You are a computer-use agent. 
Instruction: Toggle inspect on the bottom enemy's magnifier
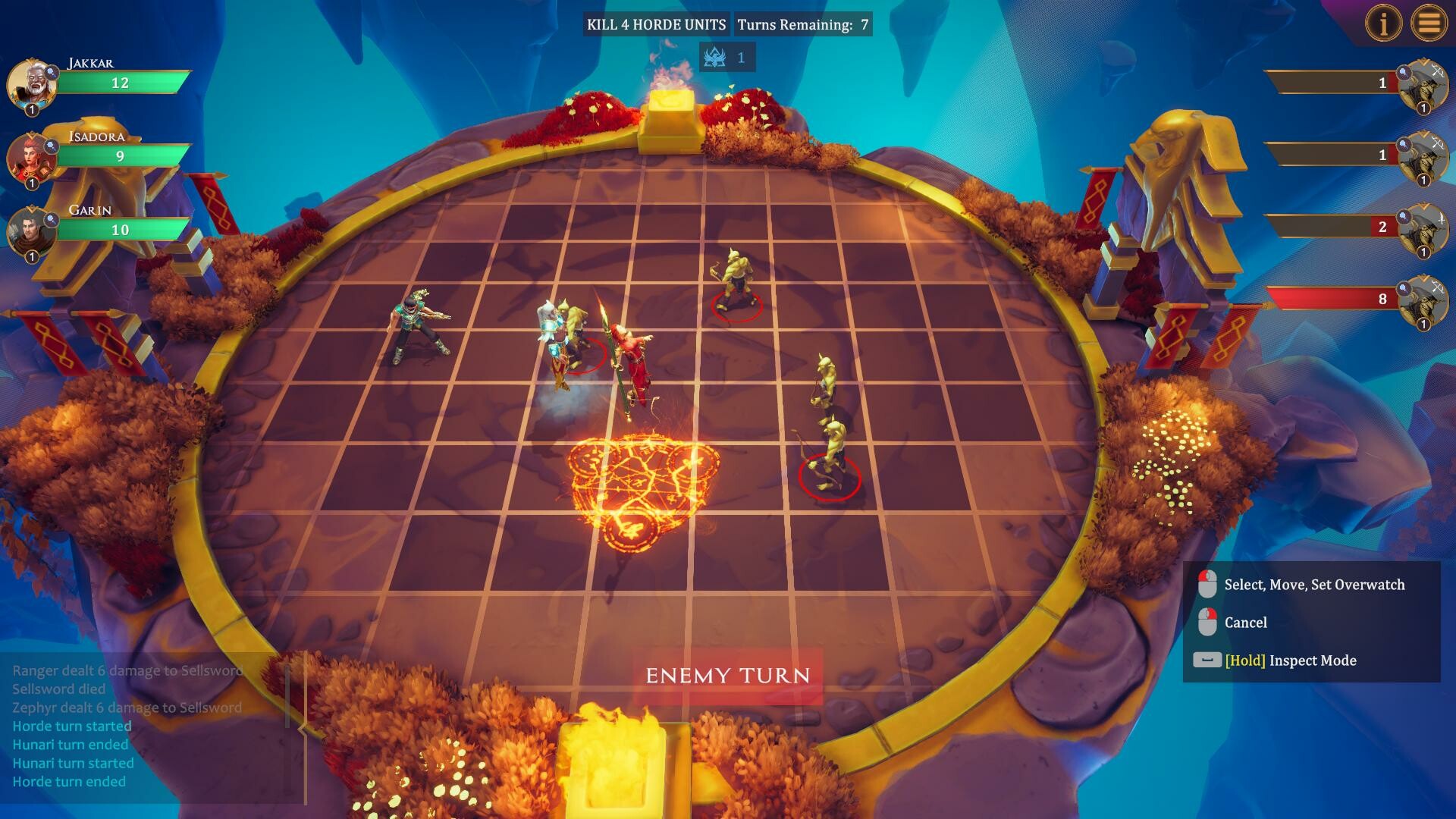(x=1404, y=287)
